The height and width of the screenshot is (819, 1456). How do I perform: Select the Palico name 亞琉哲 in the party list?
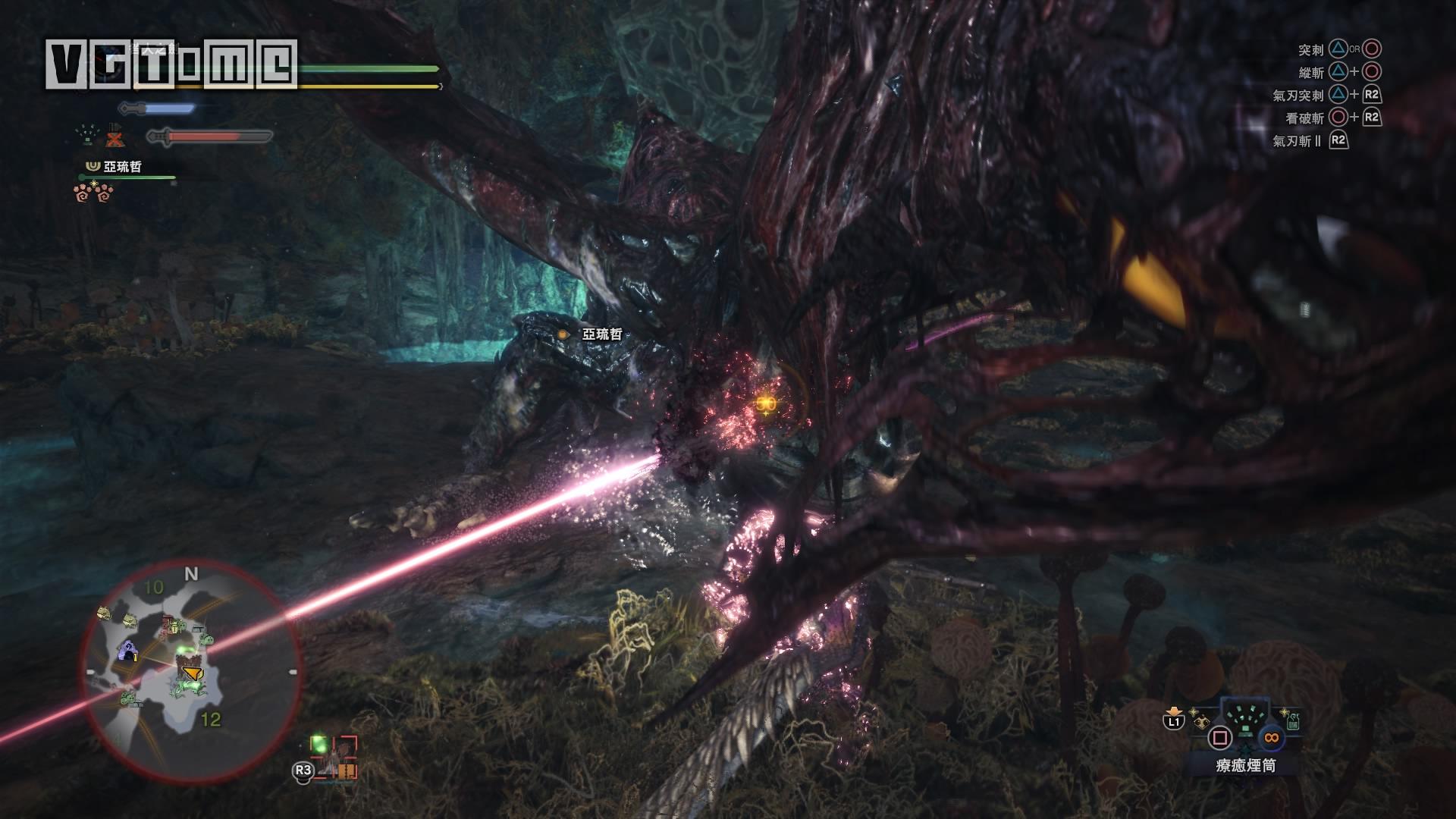[122, 166]
